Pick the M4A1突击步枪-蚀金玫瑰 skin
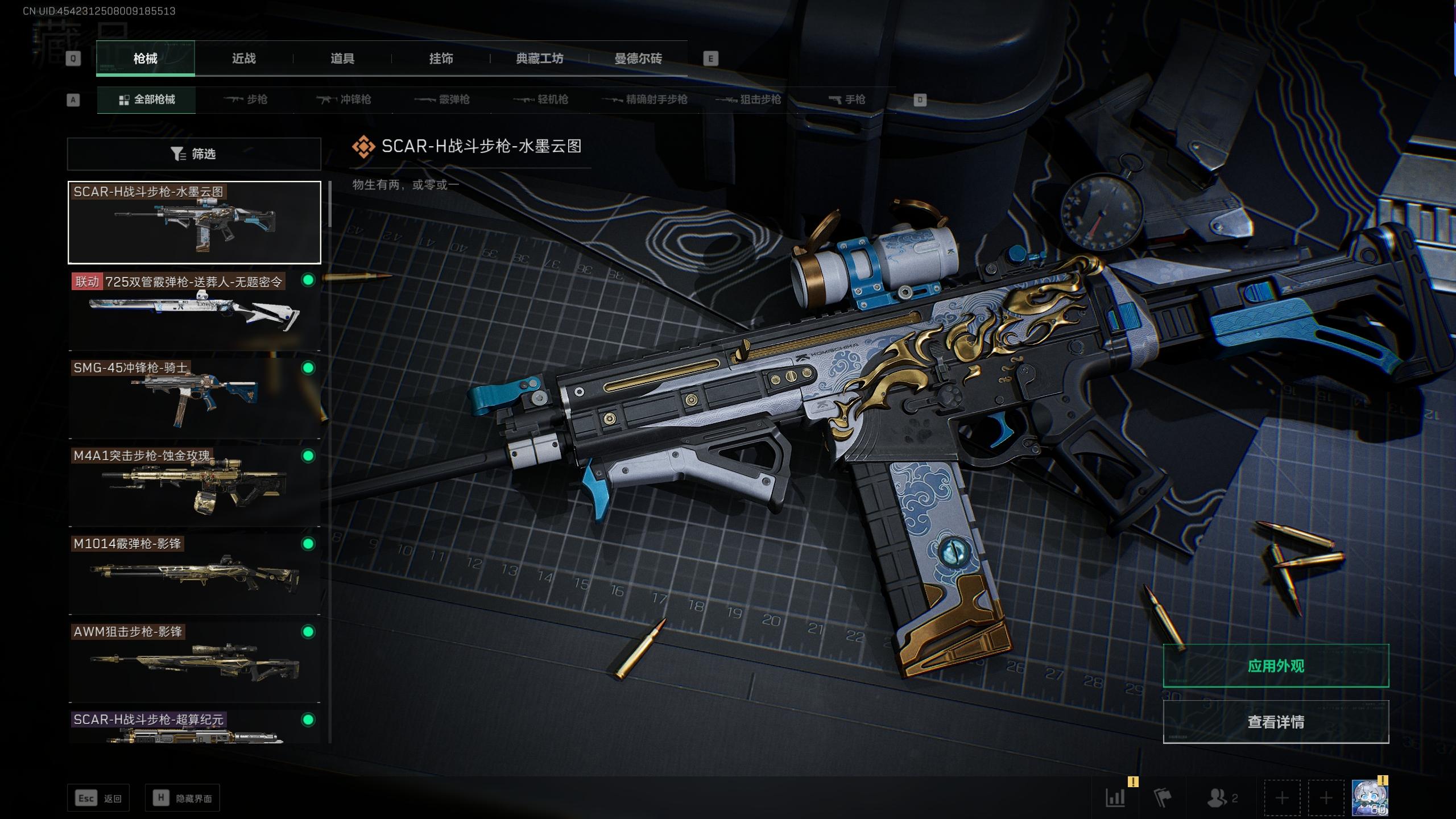Image resolution: width=1456 pixels, height=819 pixels. pos(194,486)
